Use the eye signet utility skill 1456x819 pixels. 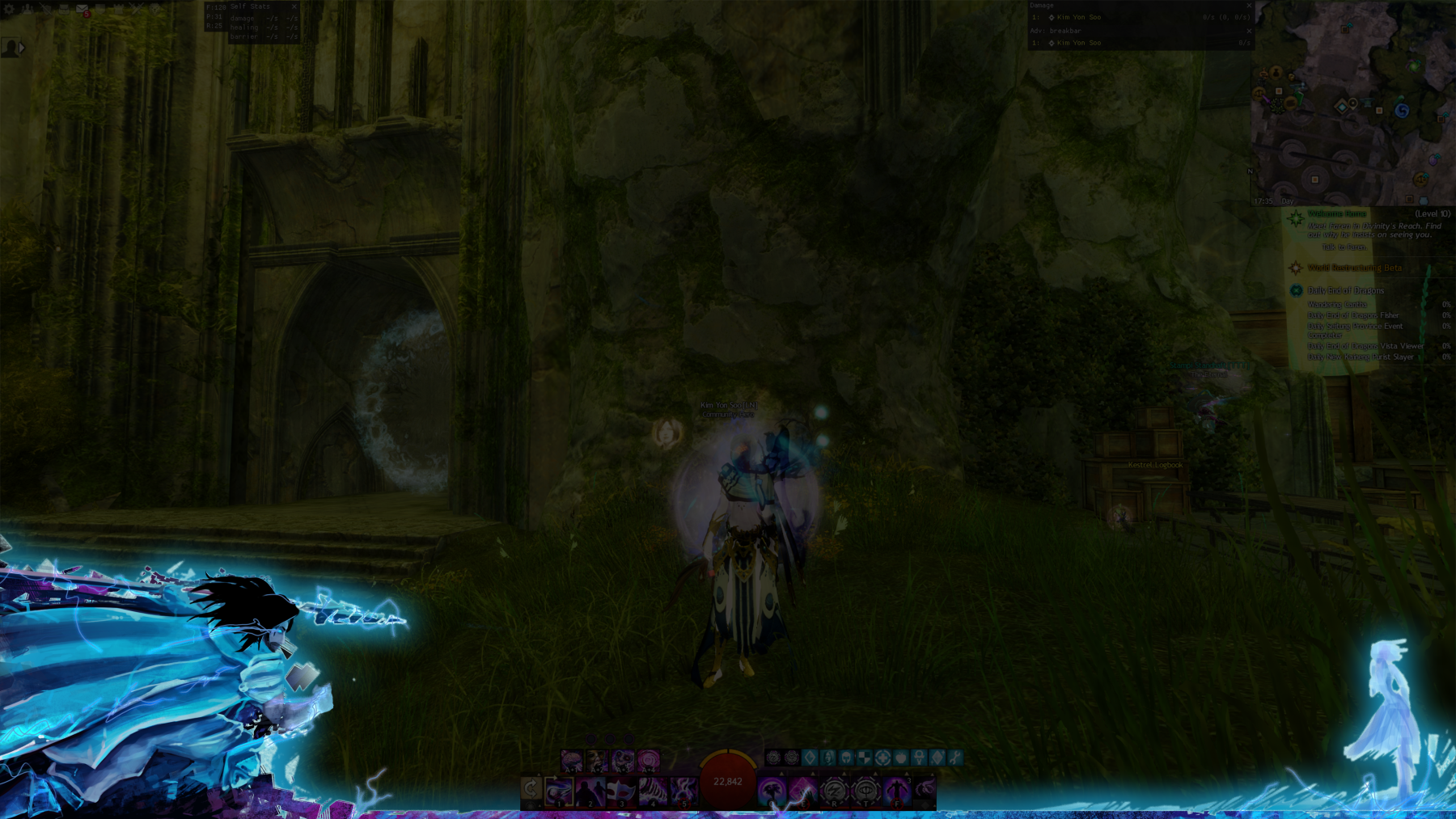866,791
